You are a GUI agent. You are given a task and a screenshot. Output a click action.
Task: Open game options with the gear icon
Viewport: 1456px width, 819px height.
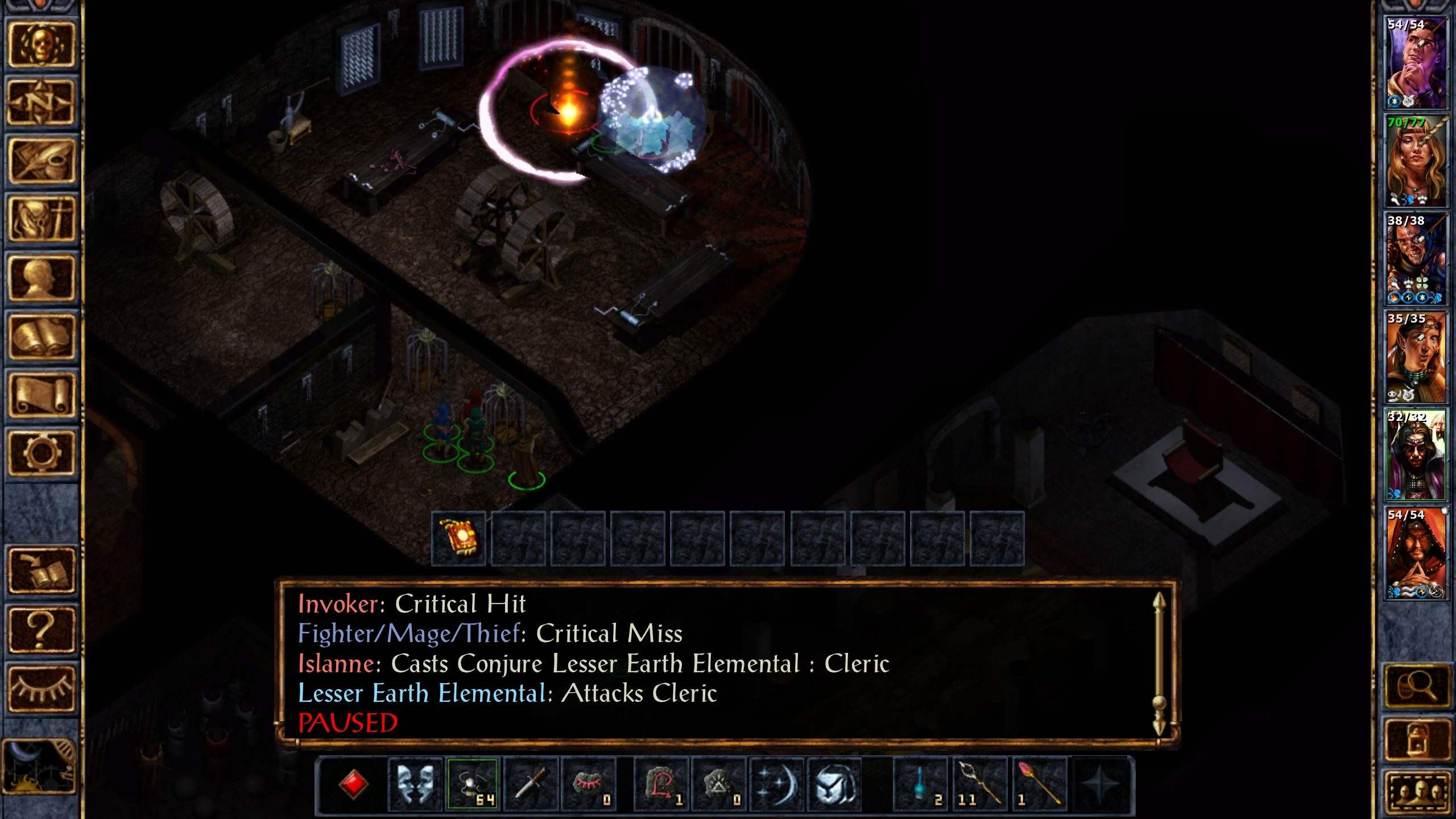click(41, 453)
